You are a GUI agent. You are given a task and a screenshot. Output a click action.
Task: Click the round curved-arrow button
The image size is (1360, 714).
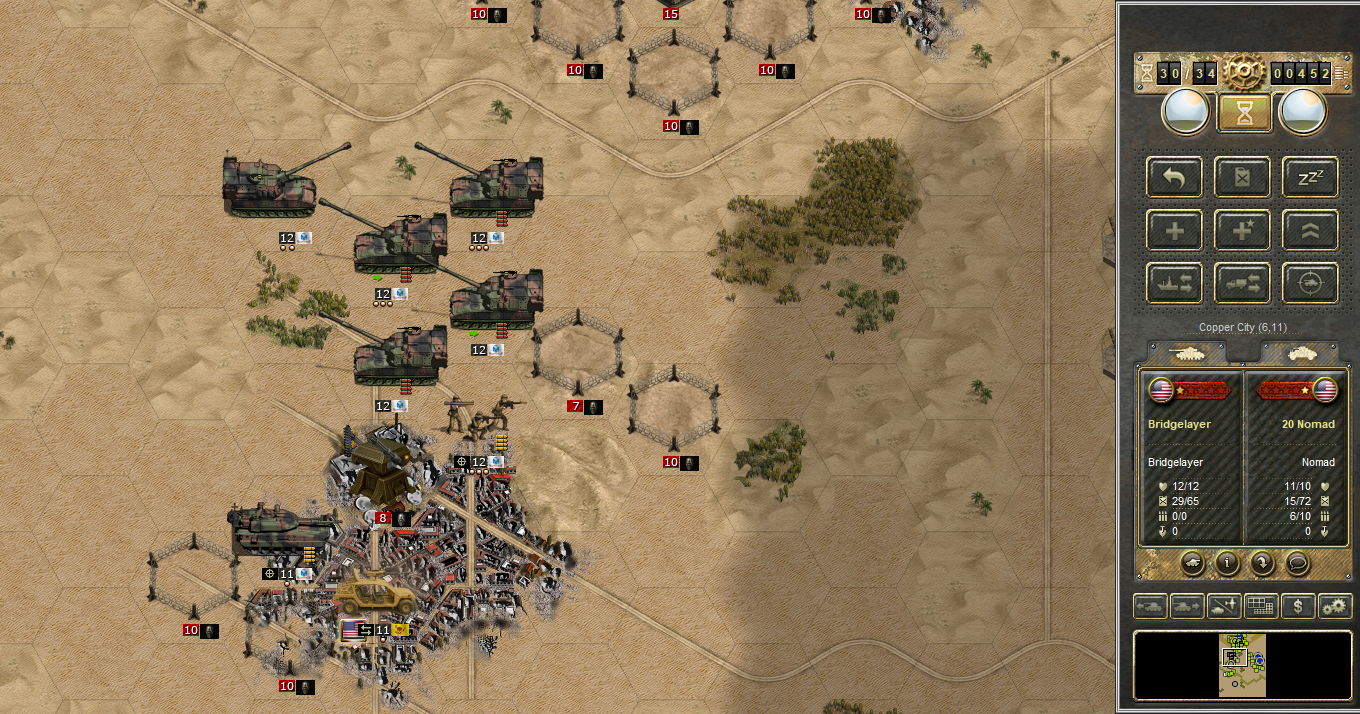(x=1263, y=562)
